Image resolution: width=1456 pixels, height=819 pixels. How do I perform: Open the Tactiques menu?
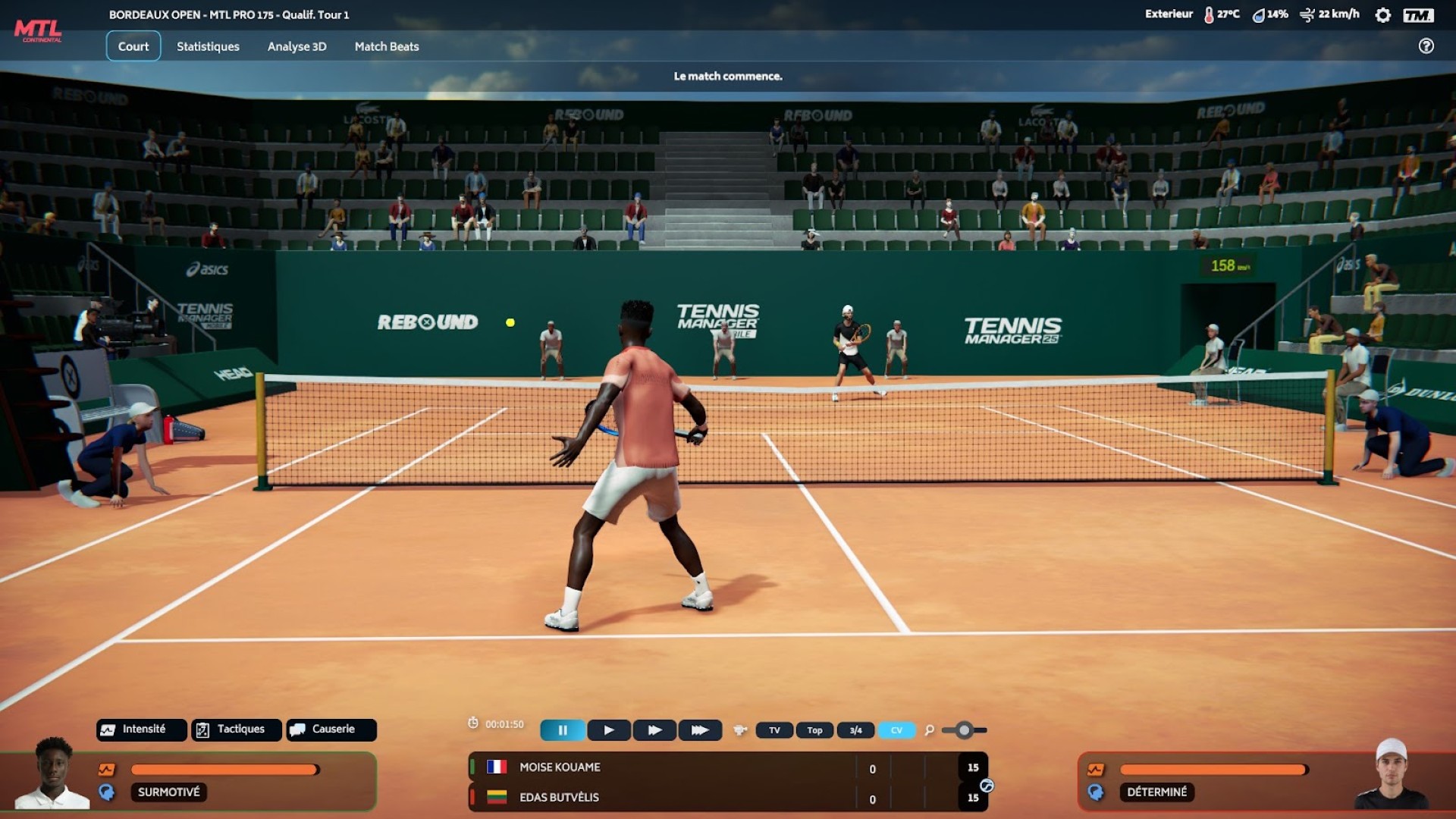(x=237, y=730)
